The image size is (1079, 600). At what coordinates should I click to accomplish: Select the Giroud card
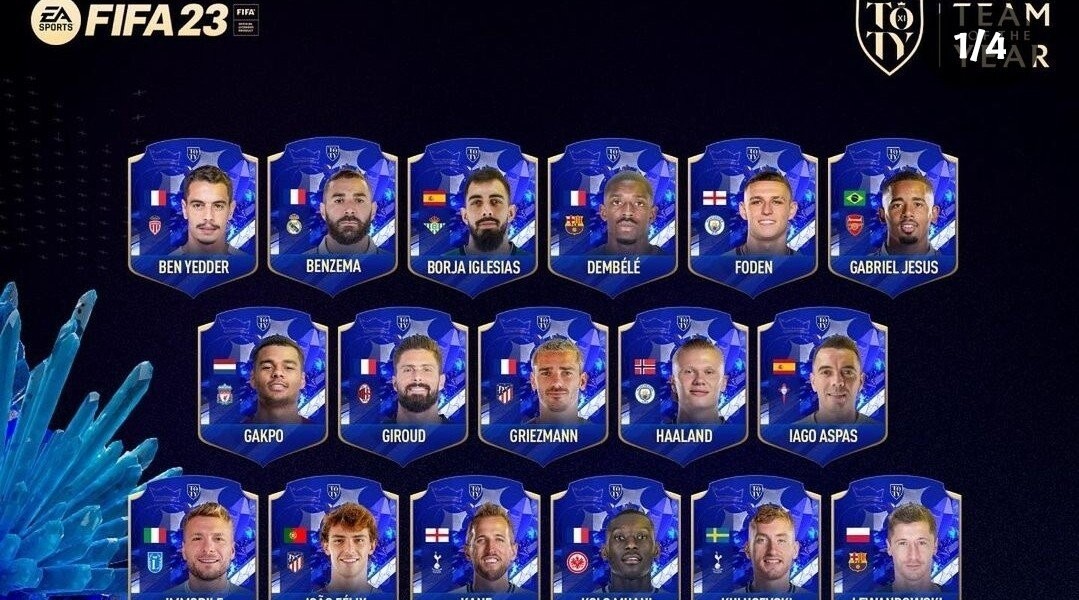click(403, 386)
